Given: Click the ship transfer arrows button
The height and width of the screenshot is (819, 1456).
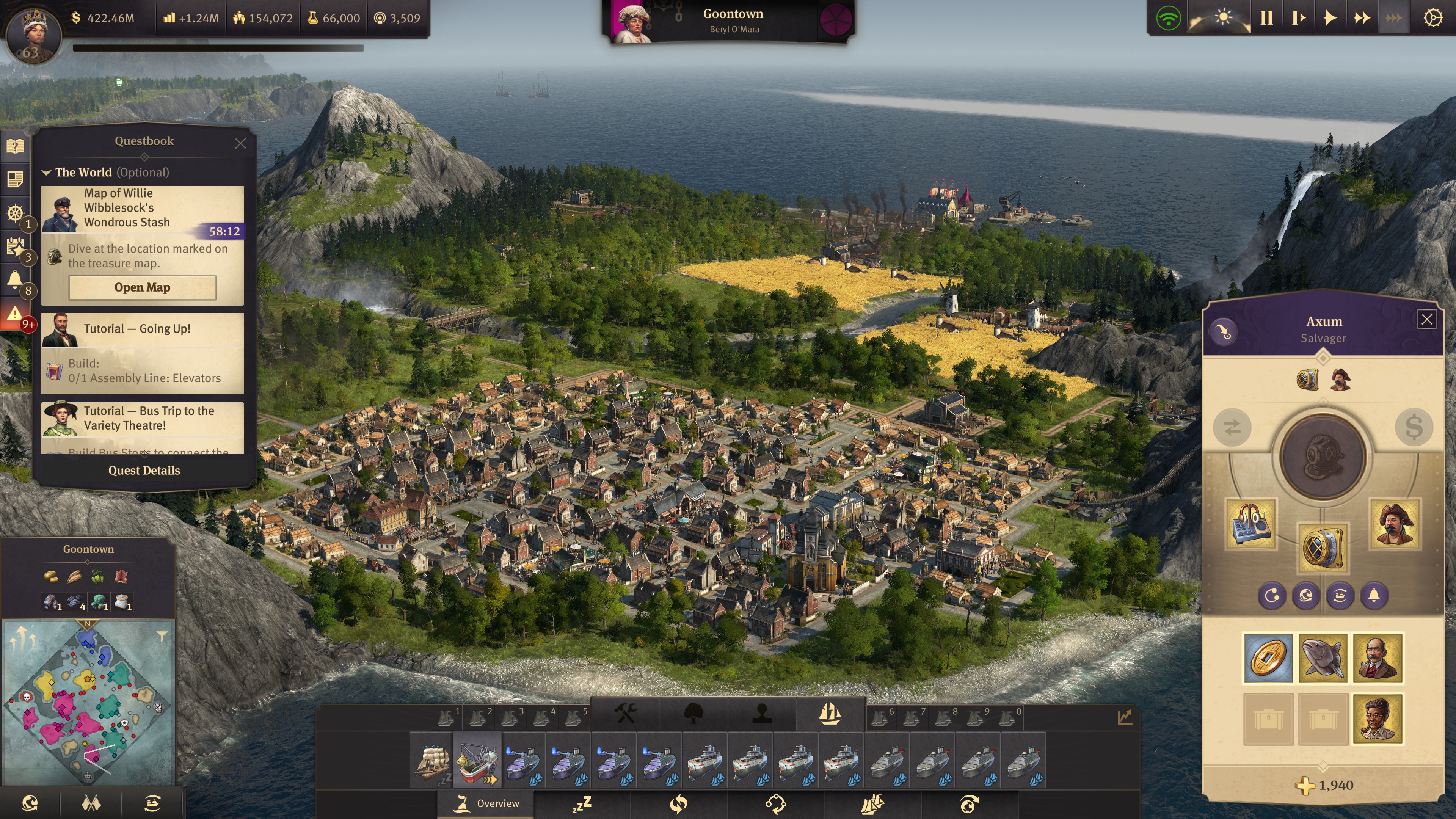Looking at the screenshot, I should (x=1232, y=427).
